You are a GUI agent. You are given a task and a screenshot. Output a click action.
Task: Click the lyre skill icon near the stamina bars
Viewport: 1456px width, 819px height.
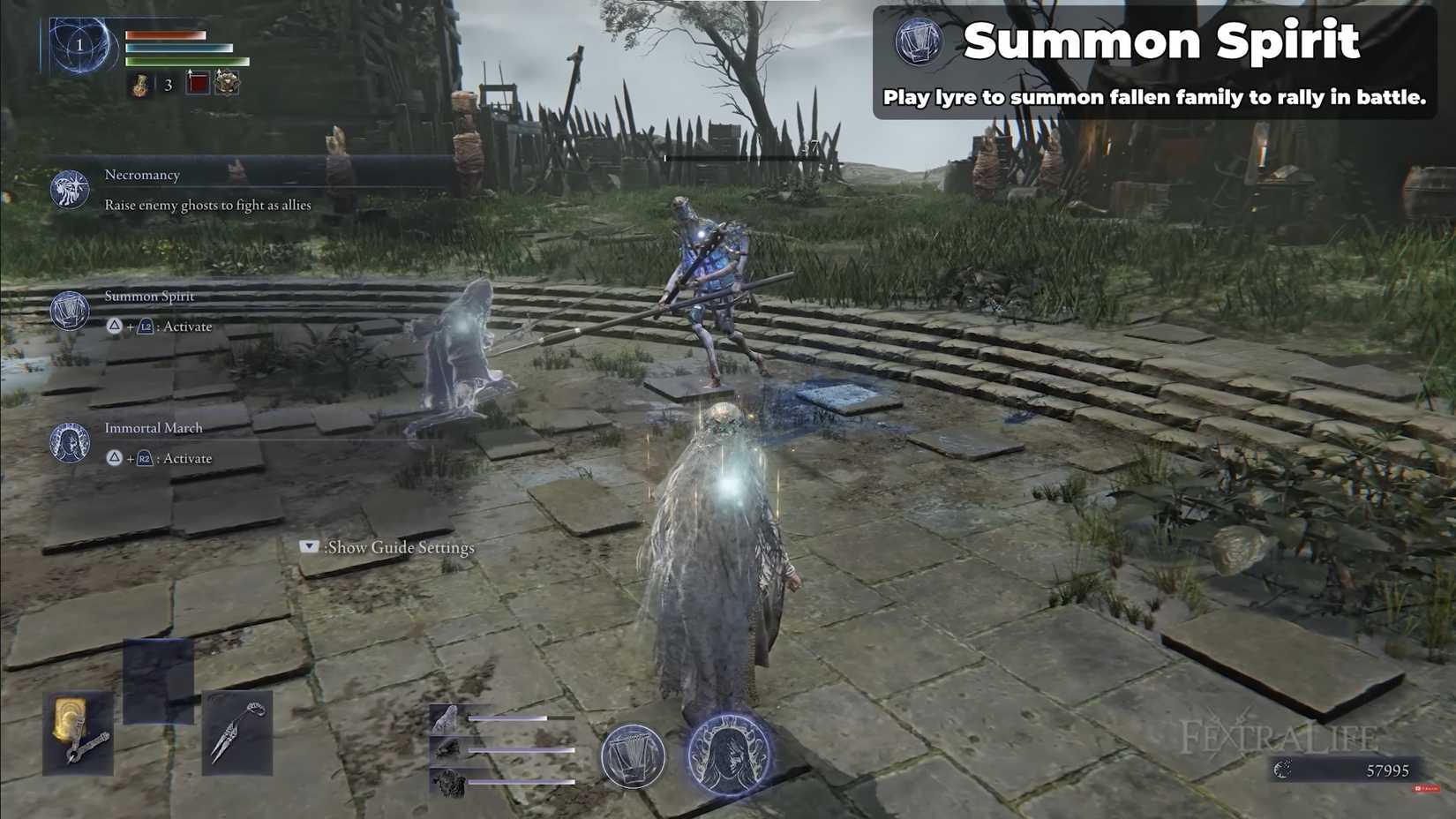coord(631,757)
